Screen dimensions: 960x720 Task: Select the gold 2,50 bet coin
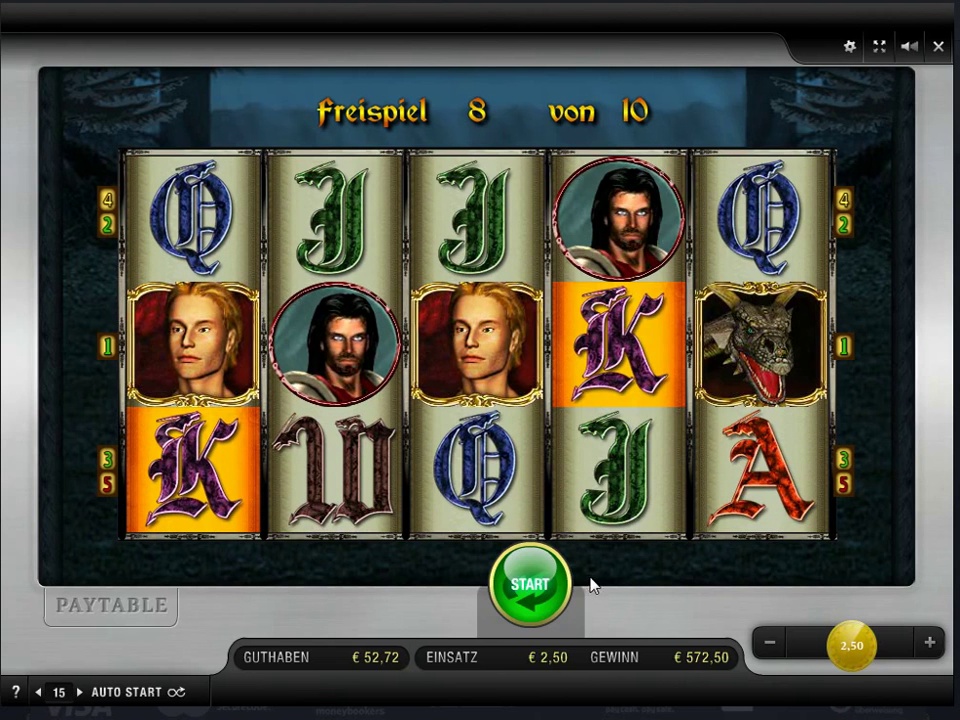851,645
